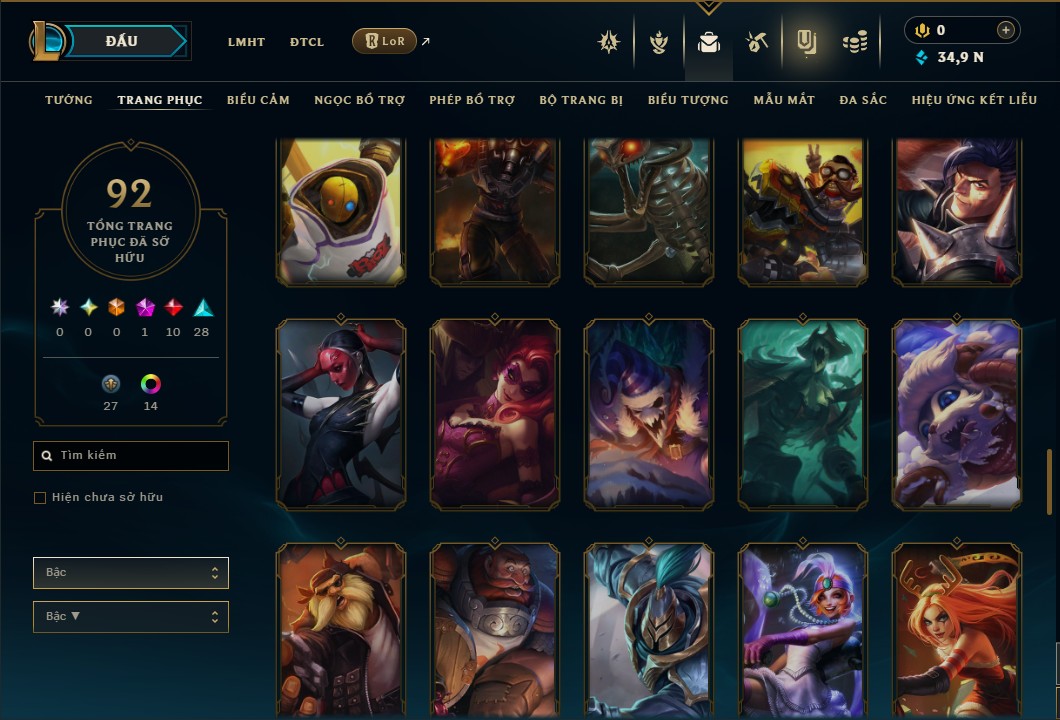
Task: Open the BỘ TRANG BỊ tab
Action: 581,100
